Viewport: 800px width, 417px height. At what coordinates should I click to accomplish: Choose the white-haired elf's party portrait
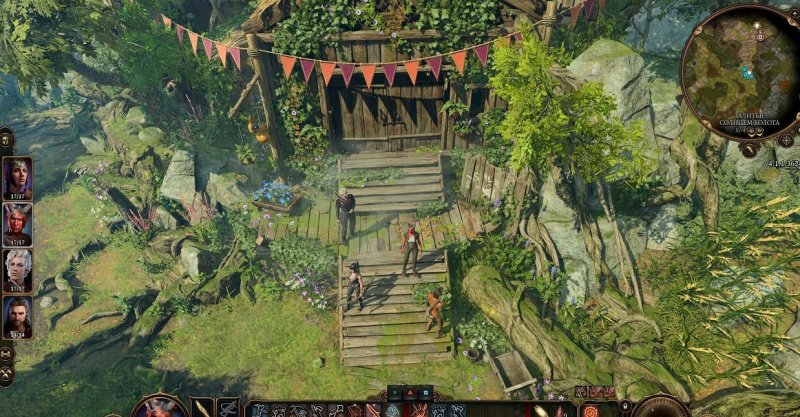[x=17, y=269]
